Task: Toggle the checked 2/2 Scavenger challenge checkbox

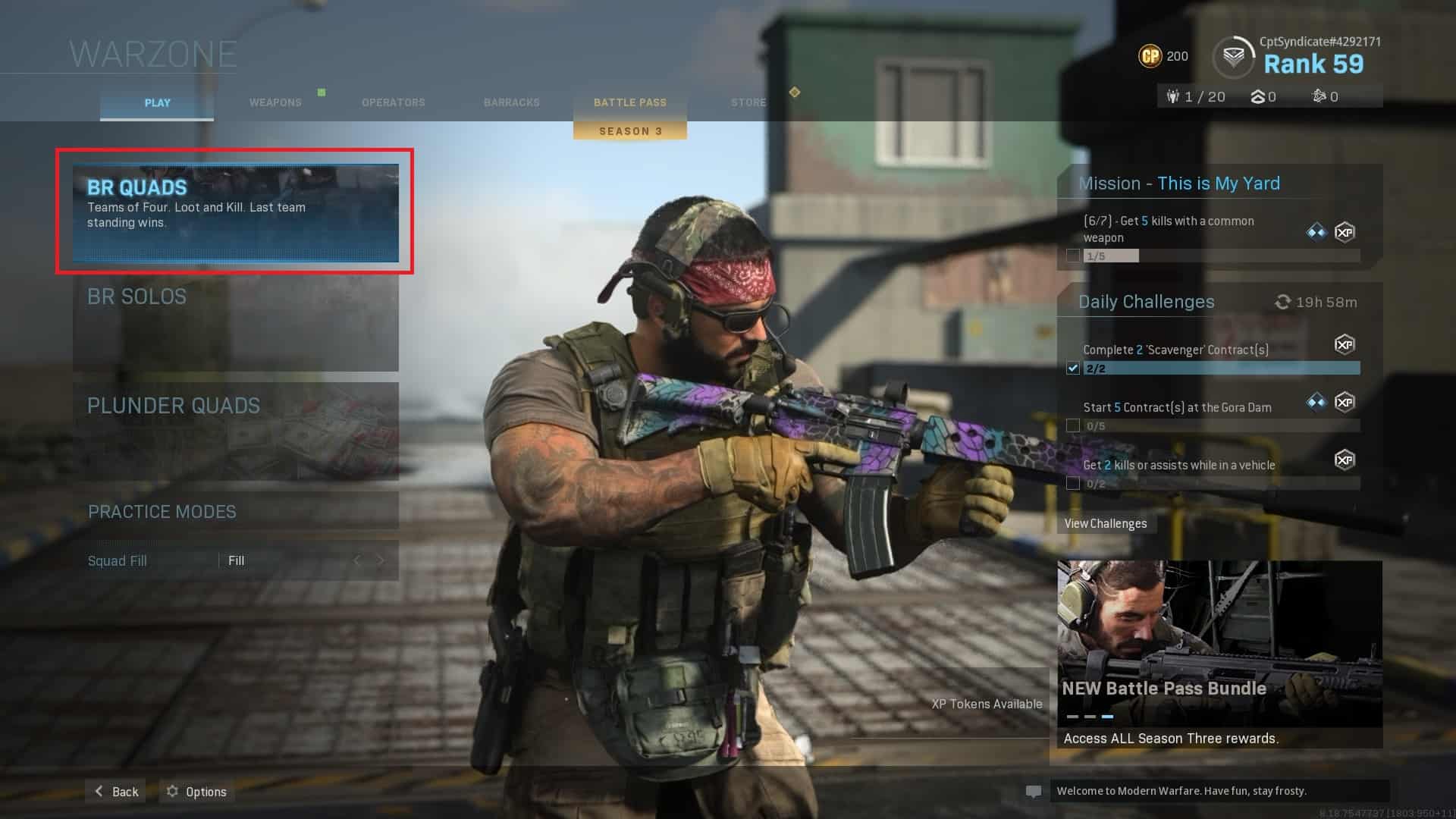Action: [x=1072, y=369]
